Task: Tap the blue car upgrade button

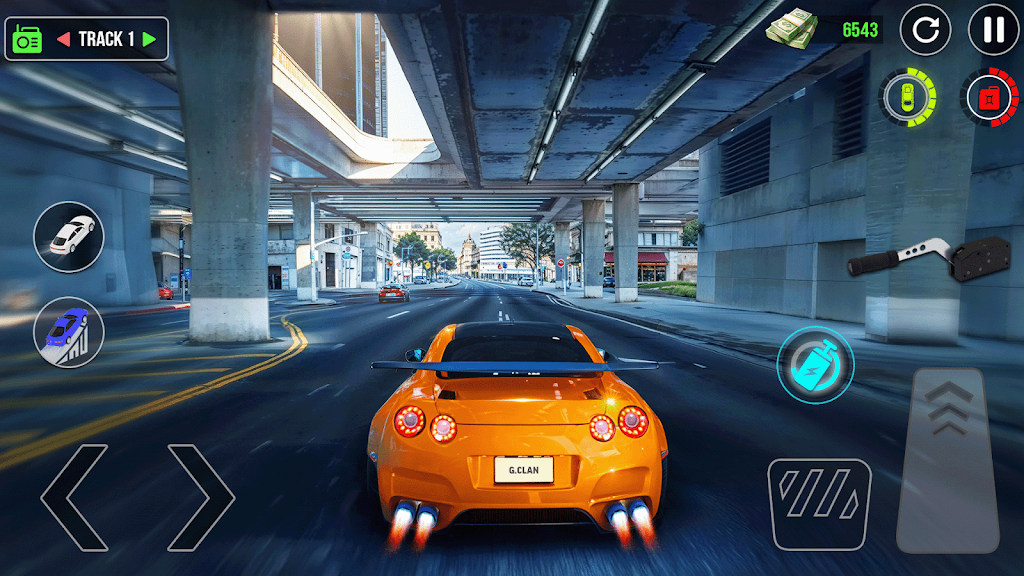Action: pyautogui.click(x=69, y=332)
